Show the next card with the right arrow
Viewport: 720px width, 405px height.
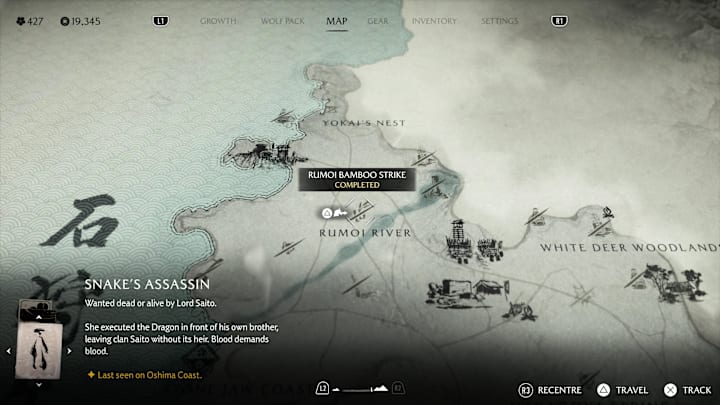coord(70,351)
